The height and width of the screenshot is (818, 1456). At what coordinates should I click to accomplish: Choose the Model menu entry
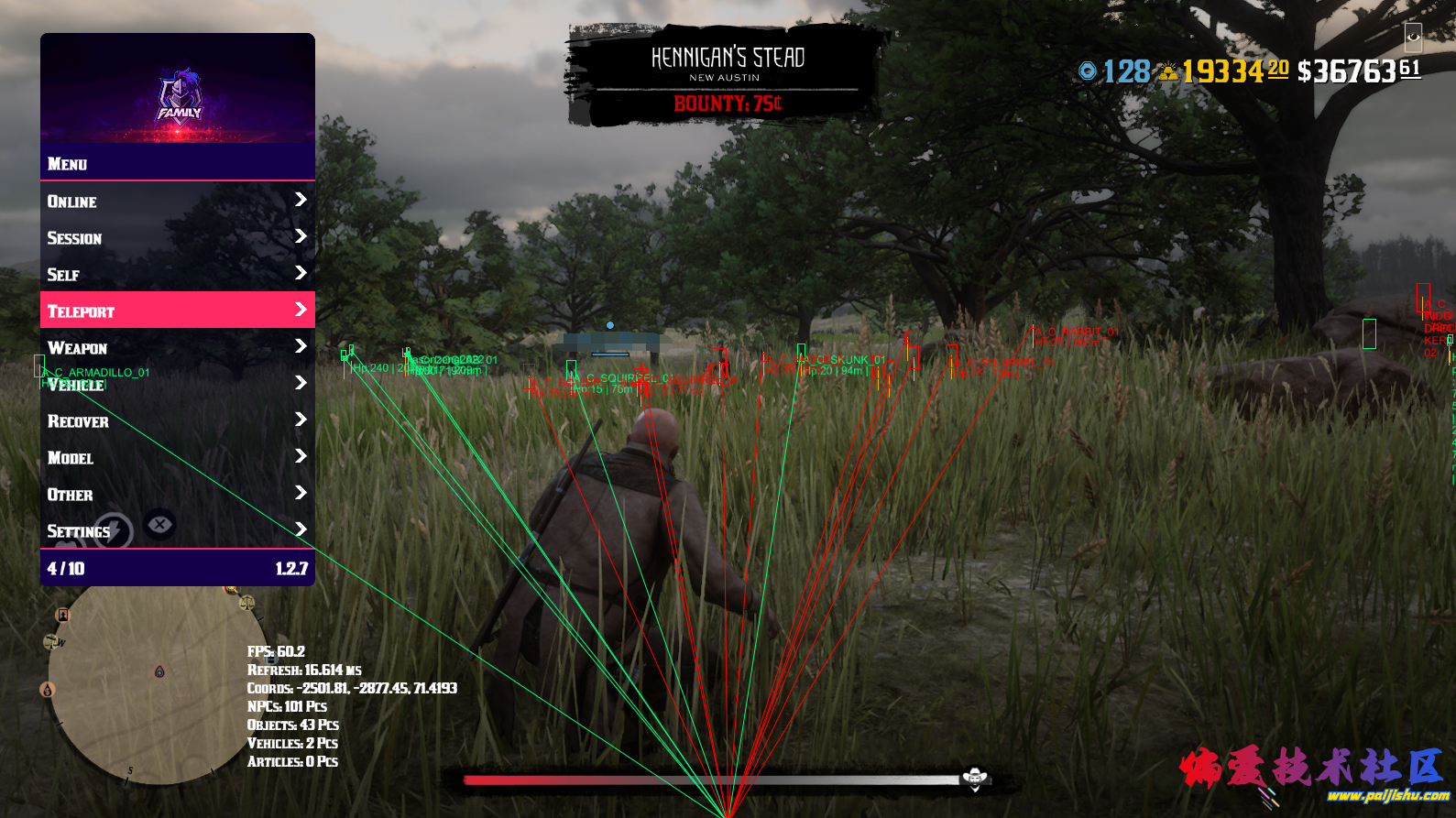pos(177,457)
